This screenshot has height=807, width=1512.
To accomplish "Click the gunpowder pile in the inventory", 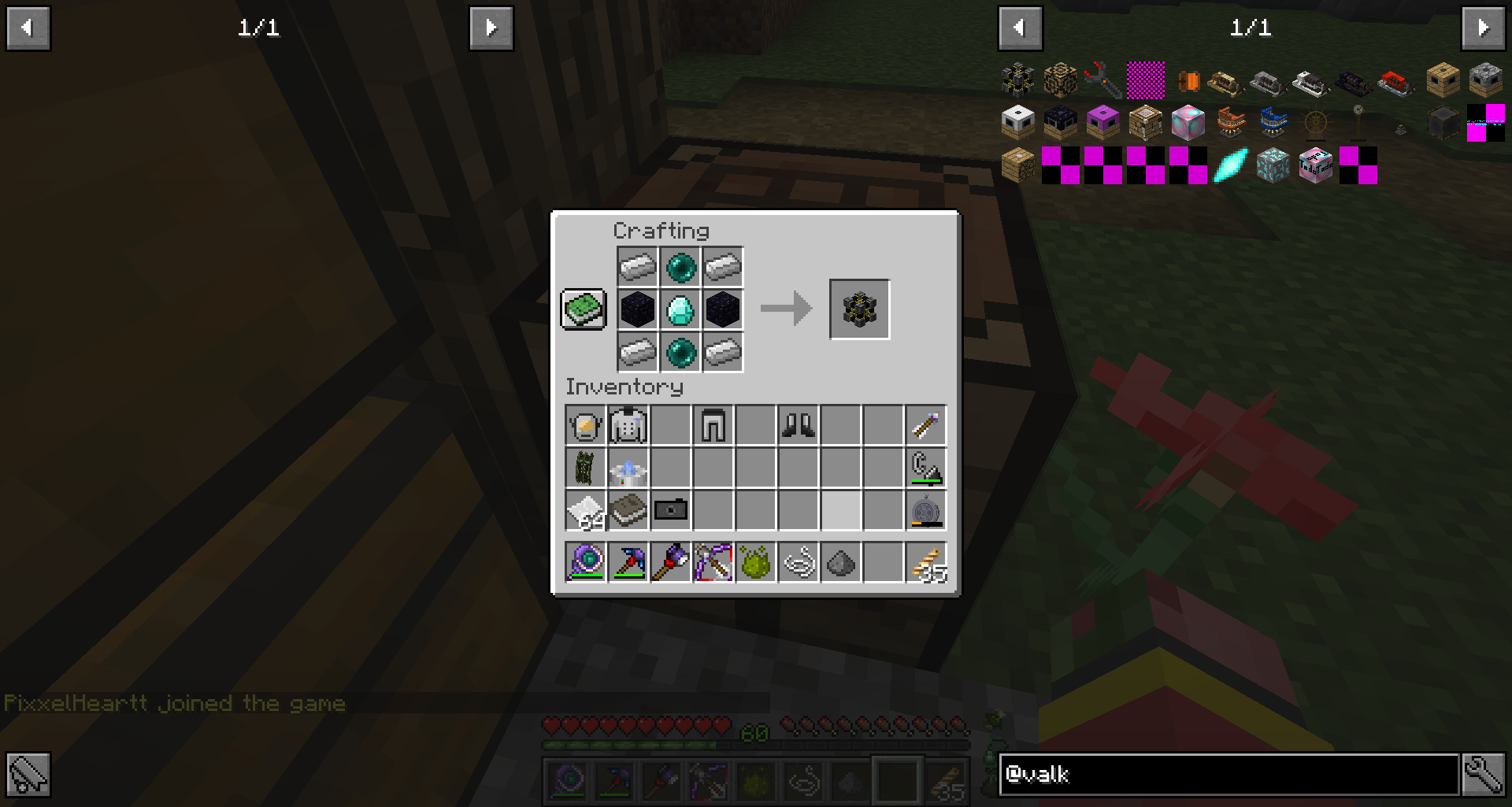I will [x=840, y=562].
